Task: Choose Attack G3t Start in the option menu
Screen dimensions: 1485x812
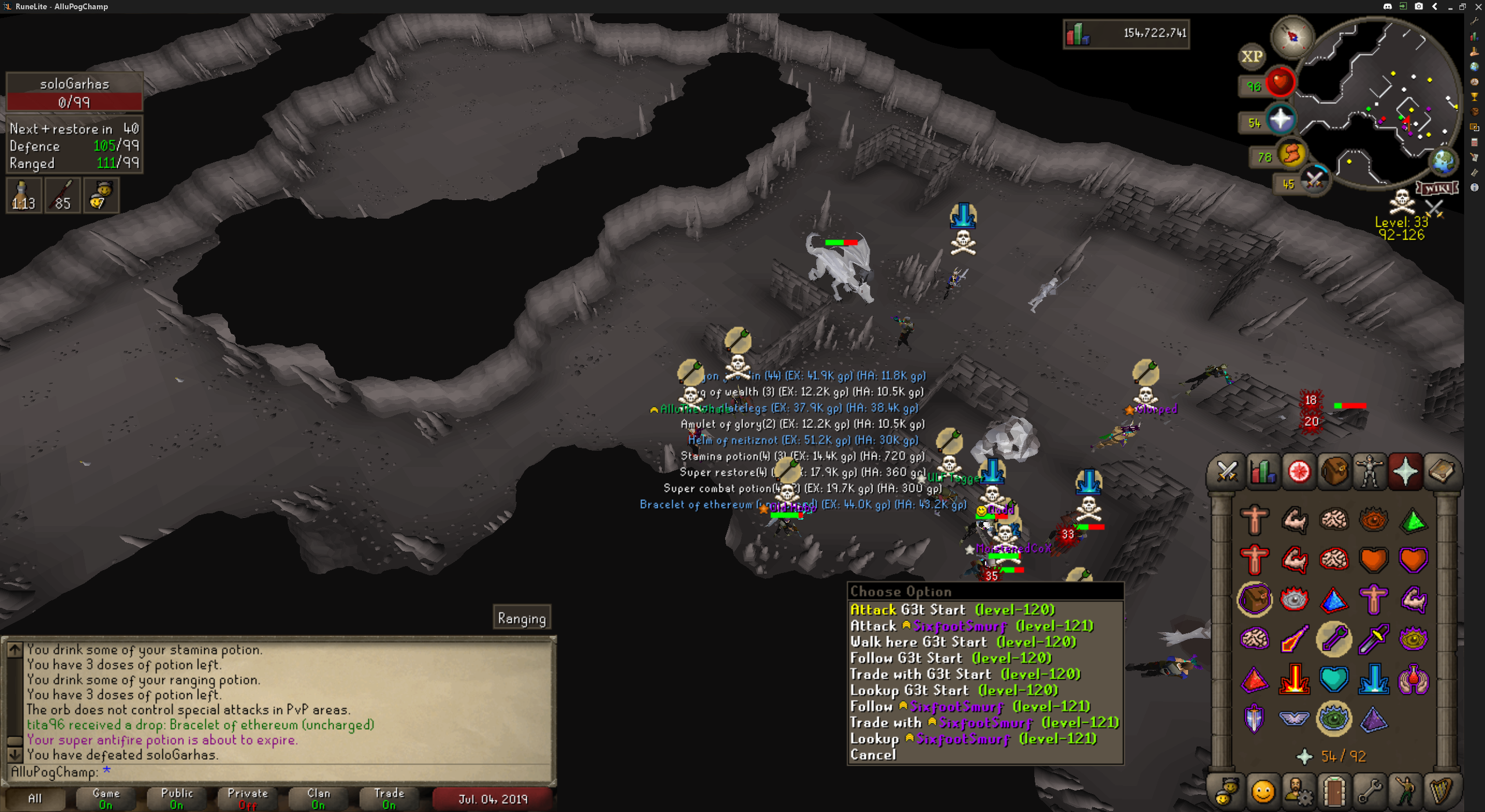Action: pos(951,610)
